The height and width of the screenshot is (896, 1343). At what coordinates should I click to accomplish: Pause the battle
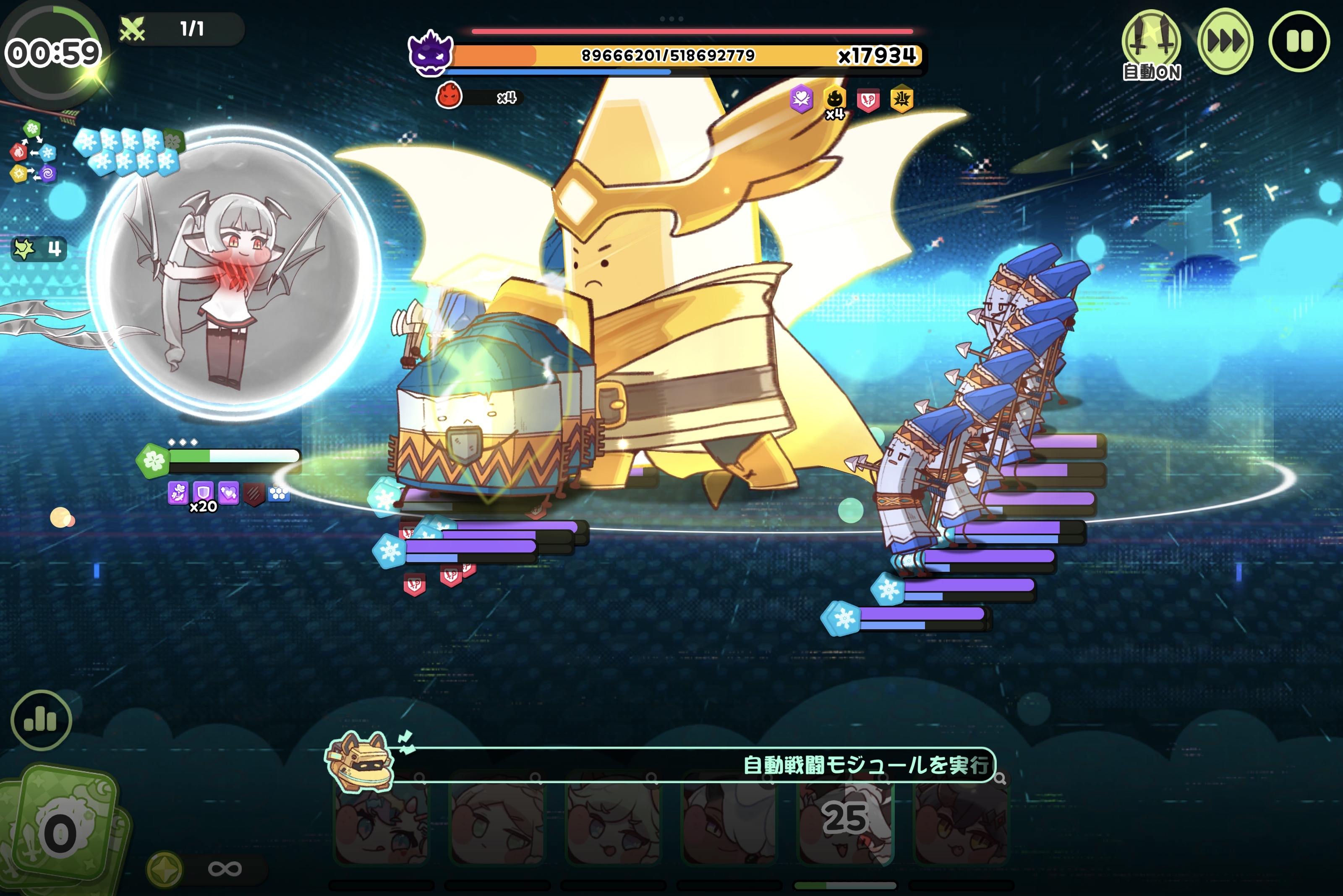(1299, 41)
